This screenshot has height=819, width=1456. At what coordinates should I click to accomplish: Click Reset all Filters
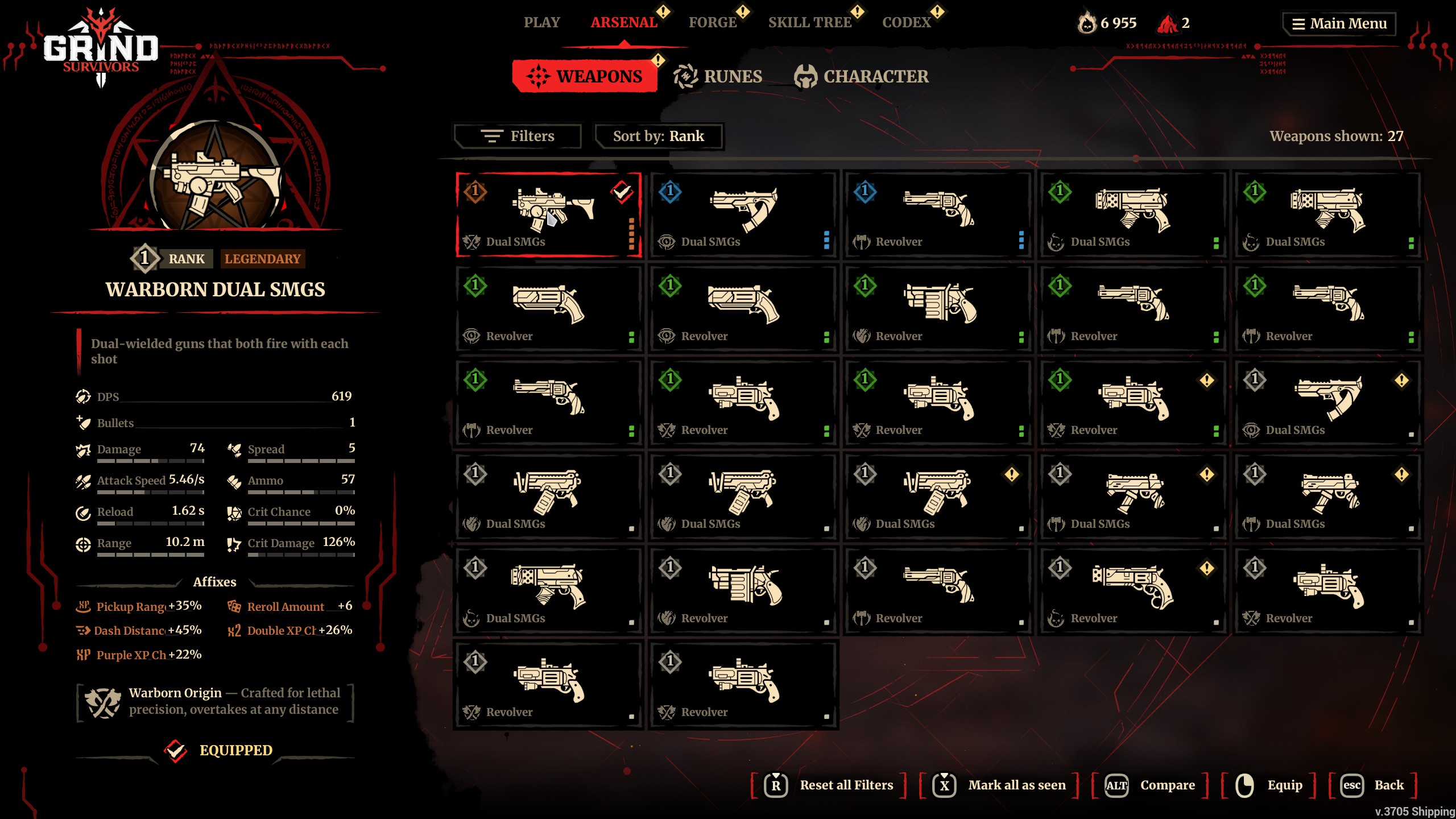829,785
